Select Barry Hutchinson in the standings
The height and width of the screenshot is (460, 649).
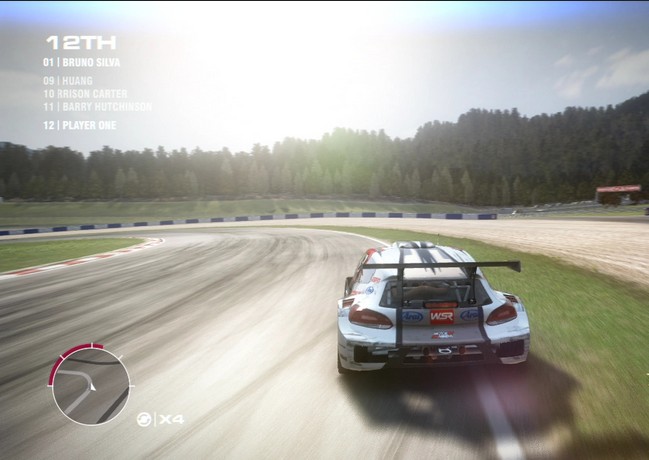97,106
